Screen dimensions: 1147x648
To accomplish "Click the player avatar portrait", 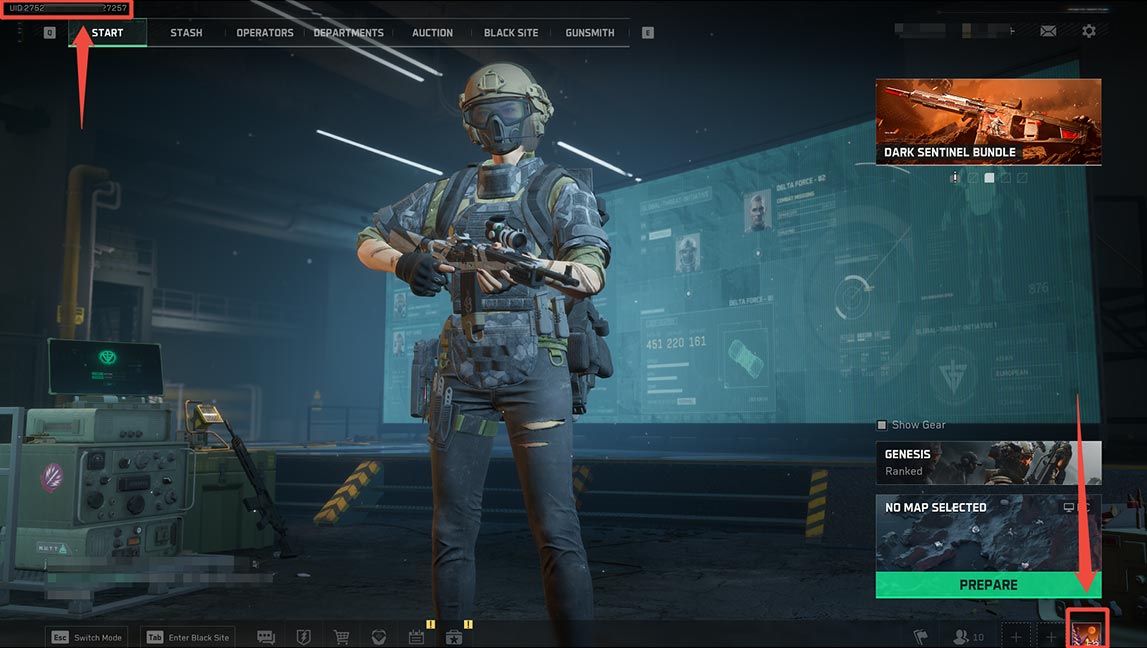I will pyautogui.click(x=1087, y=631).
